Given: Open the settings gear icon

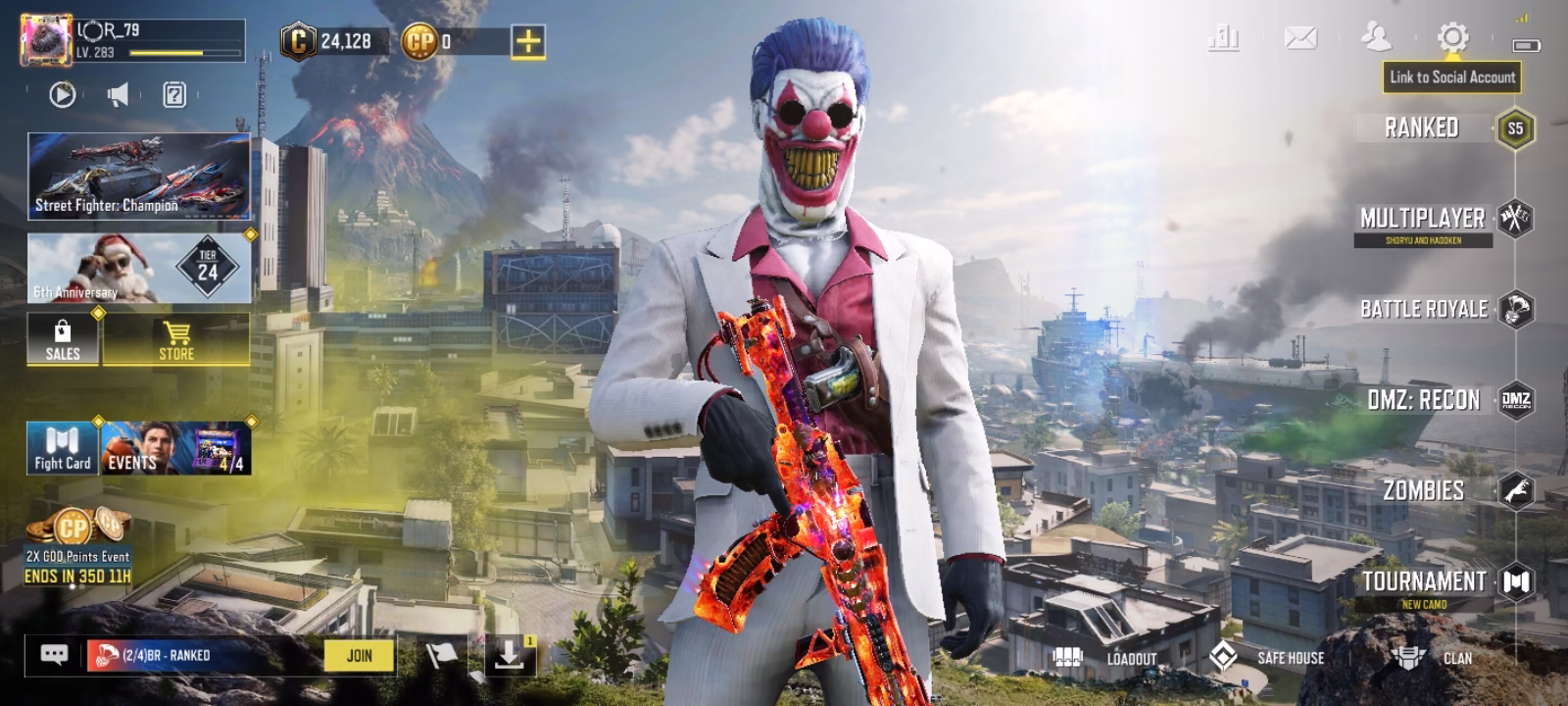Looking at the screenshot, I should tap(1452, 38).
